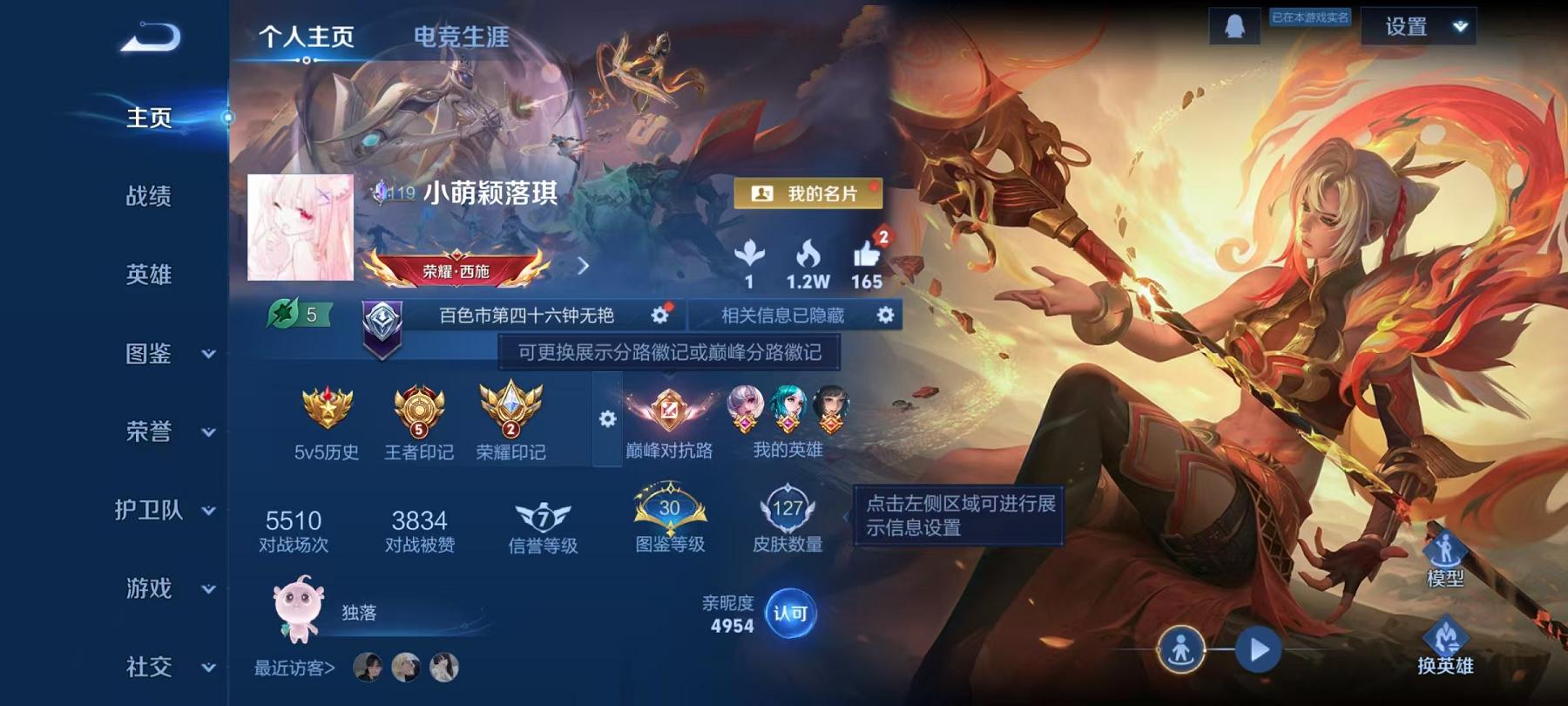Toggle the gear on 相关信息已隐藏 bar
1568x706 pixels.
886,316
